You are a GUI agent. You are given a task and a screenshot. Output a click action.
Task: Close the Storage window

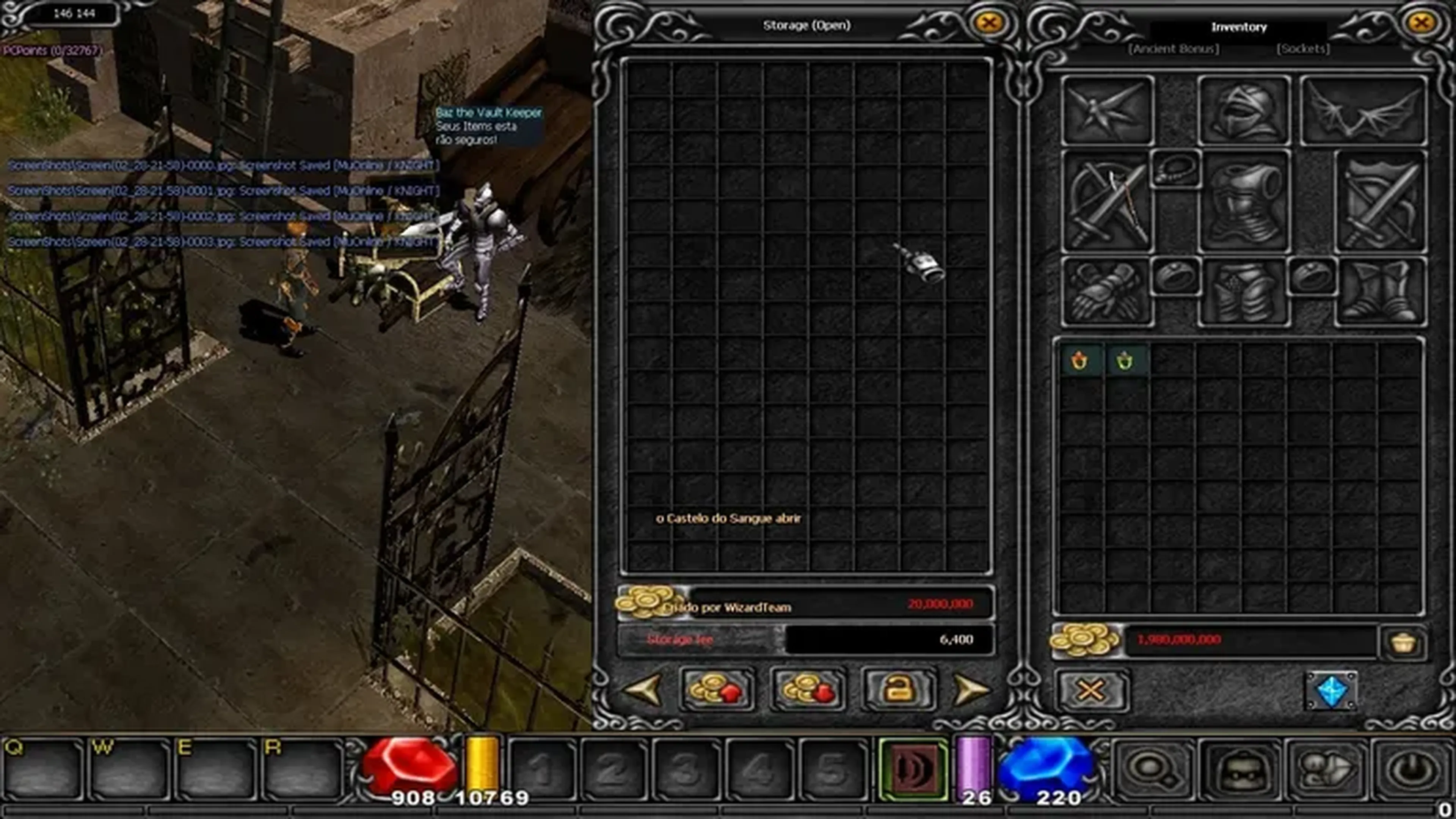pos(988,23)
